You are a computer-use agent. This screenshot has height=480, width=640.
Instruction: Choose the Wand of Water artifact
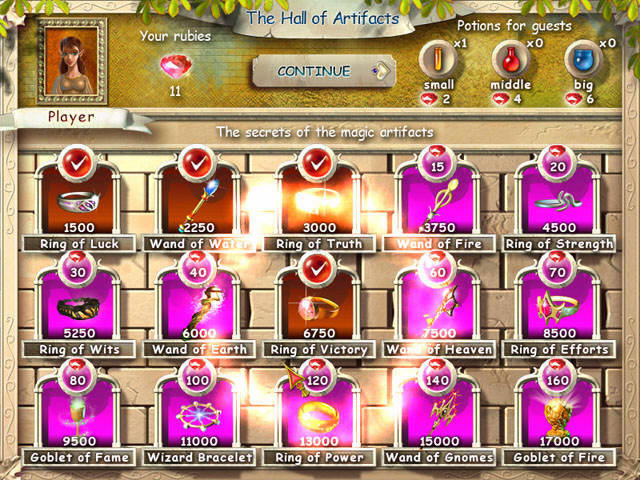tap(198, 200)
